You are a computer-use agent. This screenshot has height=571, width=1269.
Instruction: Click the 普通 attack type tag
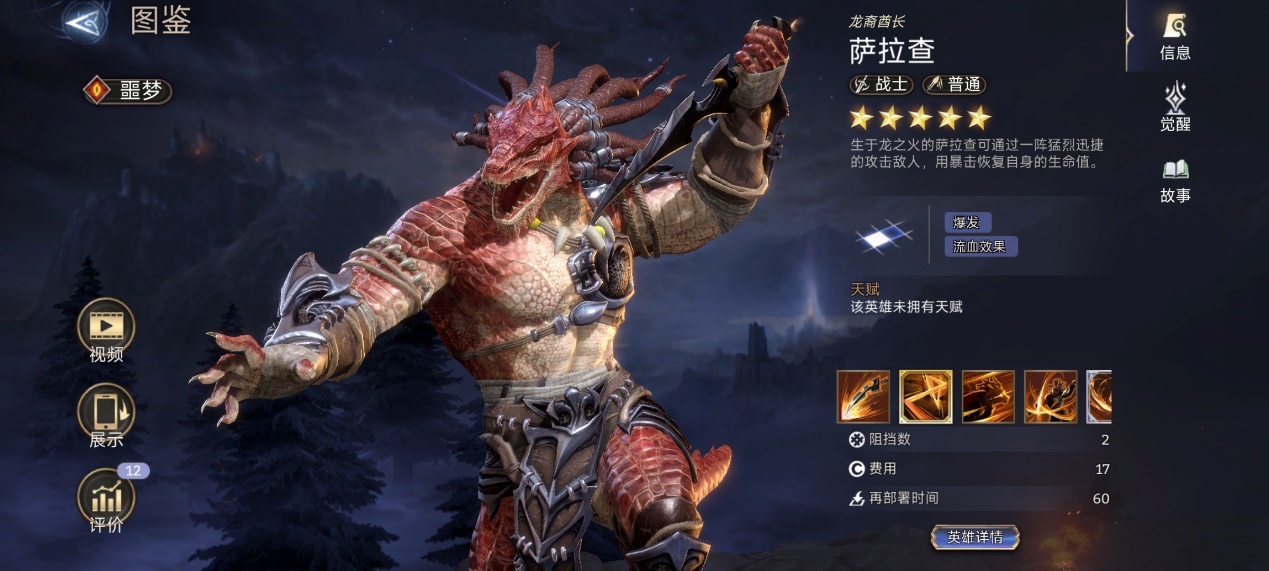click(954, 85)
